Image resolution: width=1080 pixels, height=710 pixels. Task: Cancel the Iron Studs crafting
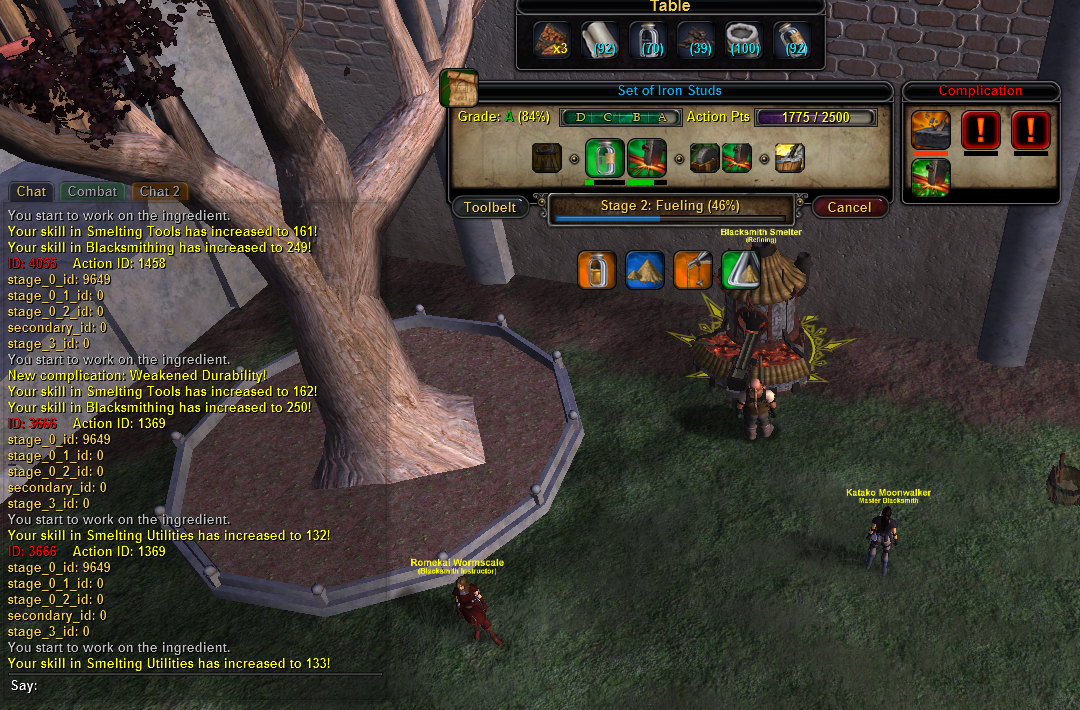click(x=849, y=207)
